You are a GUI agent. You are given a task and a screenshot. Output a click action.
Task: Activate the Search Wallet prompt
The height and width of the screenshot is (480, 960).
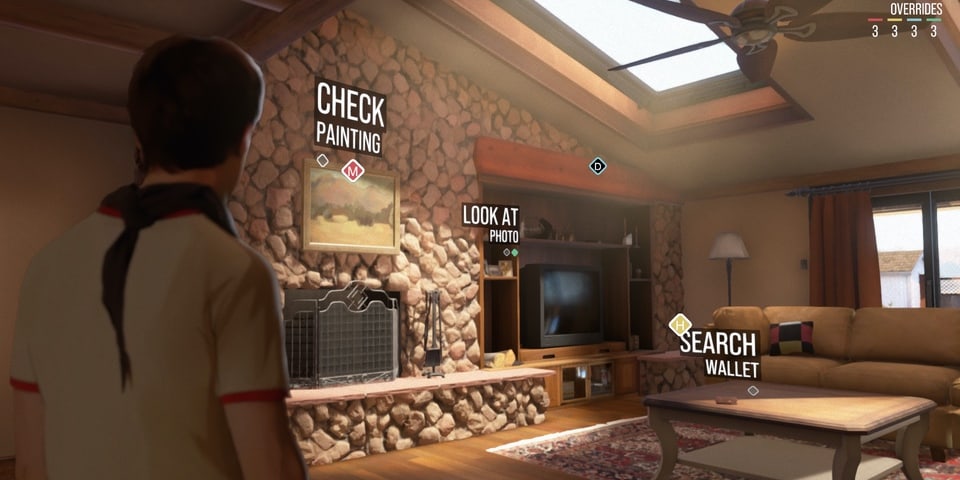(x=718, y=351)
